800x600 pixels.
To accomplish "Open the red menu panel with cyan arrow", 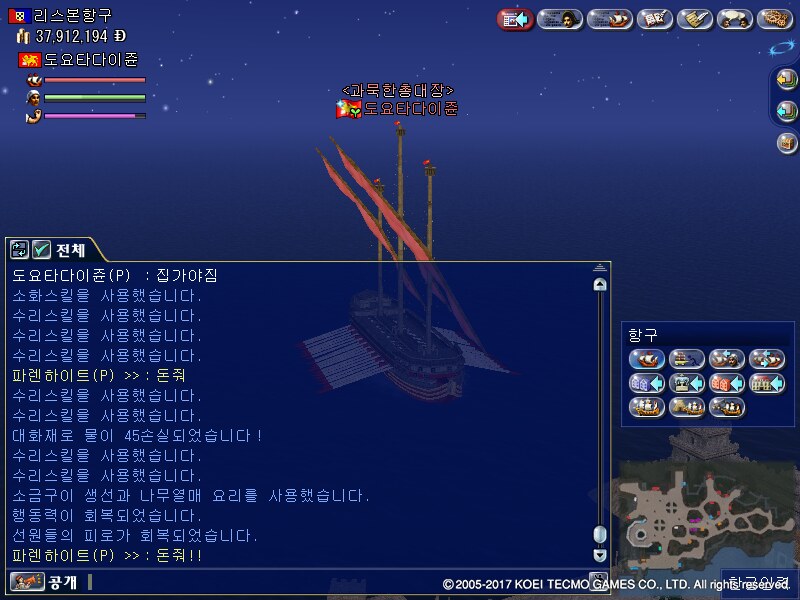I will pyautogui.click(x=515, y=19).
